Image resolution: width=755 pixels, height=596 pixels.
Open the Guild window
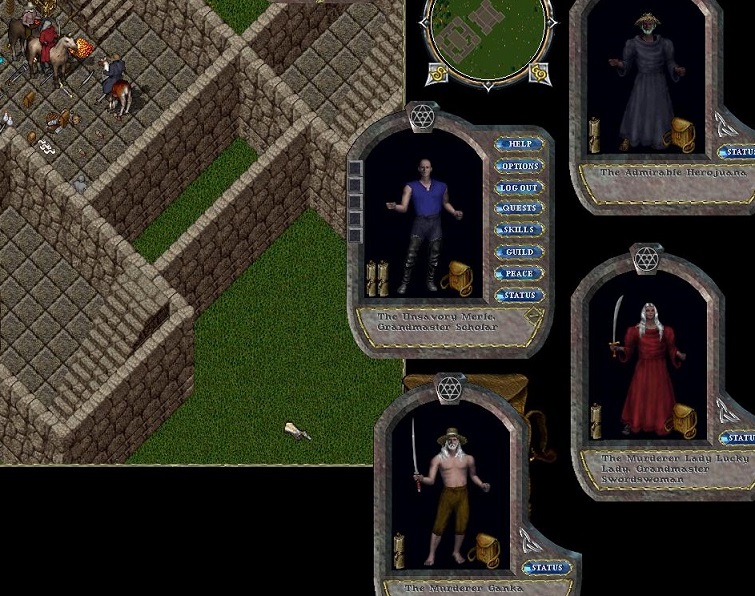(x=519, y=252)
